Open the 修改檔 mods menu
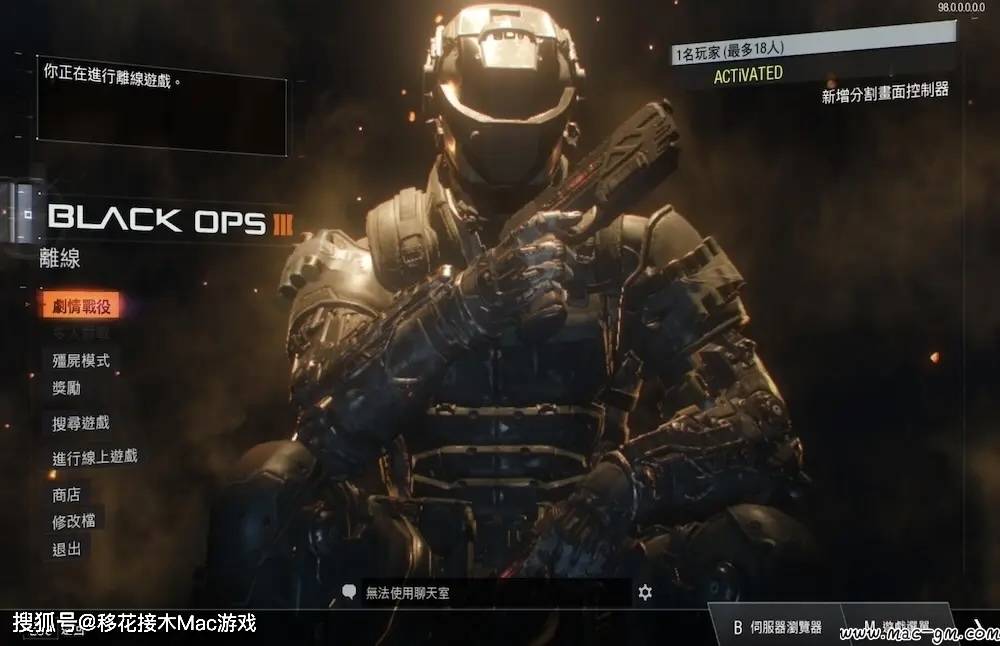This screenshot has height=646, width=1000. [74, 521]
